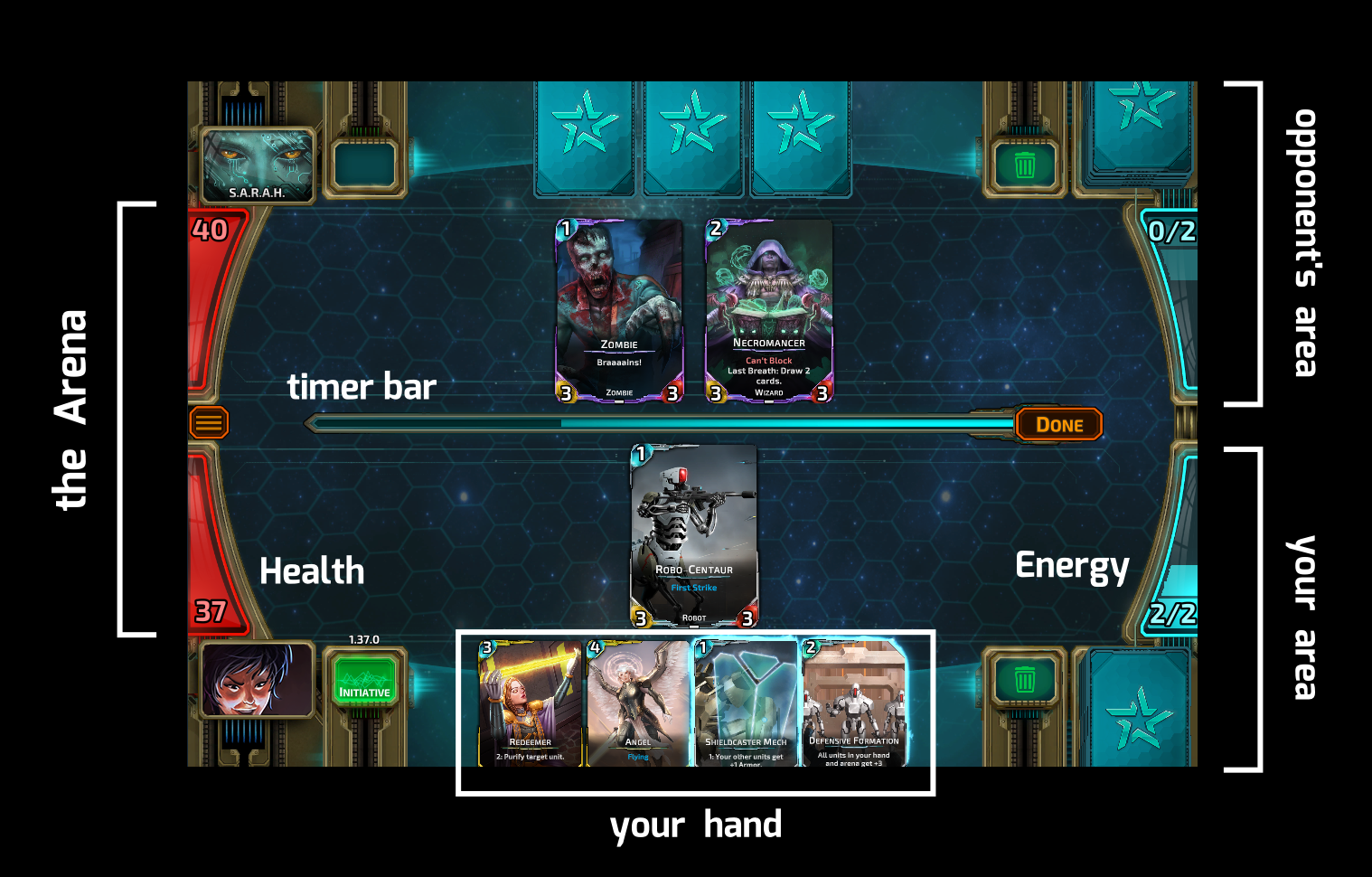Image resolution: width=1372 pixels, height=877 pixels.
Task: Play the Defensive Formation card
Action: (853, 703)
